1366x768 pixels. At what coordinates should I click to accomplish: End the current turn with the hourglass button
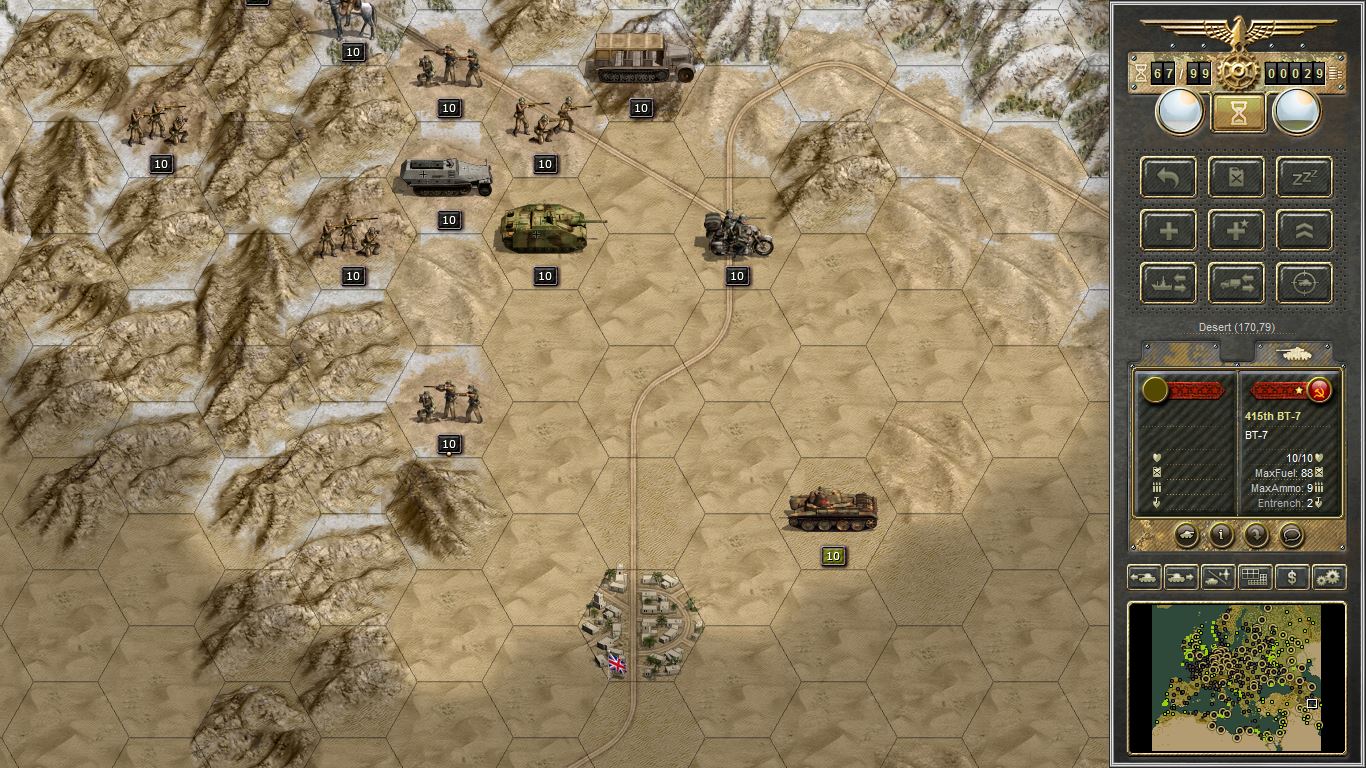click(1238, 110)
